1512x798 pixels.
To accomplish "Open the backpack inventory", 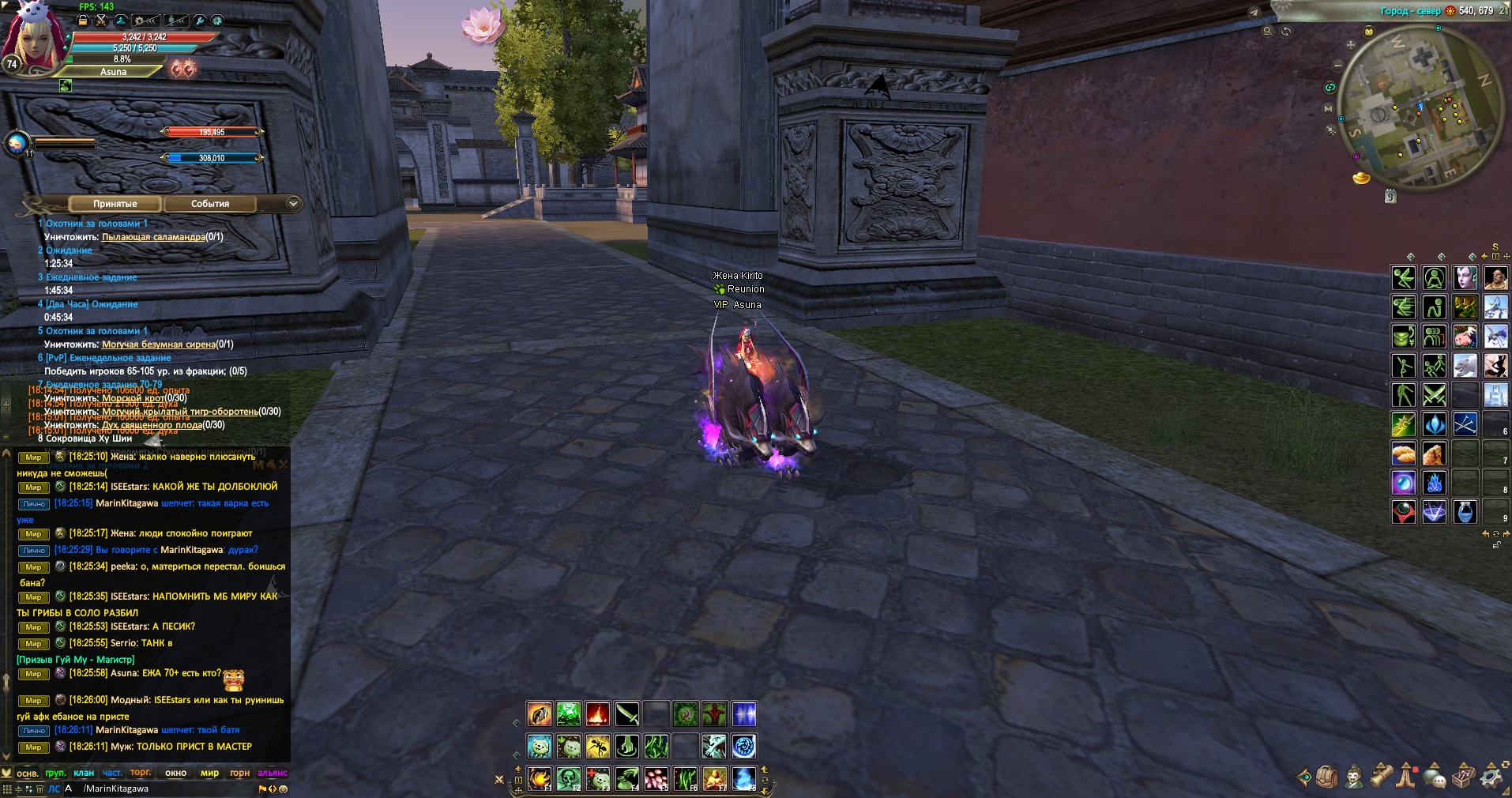I will coord(1326,777).
